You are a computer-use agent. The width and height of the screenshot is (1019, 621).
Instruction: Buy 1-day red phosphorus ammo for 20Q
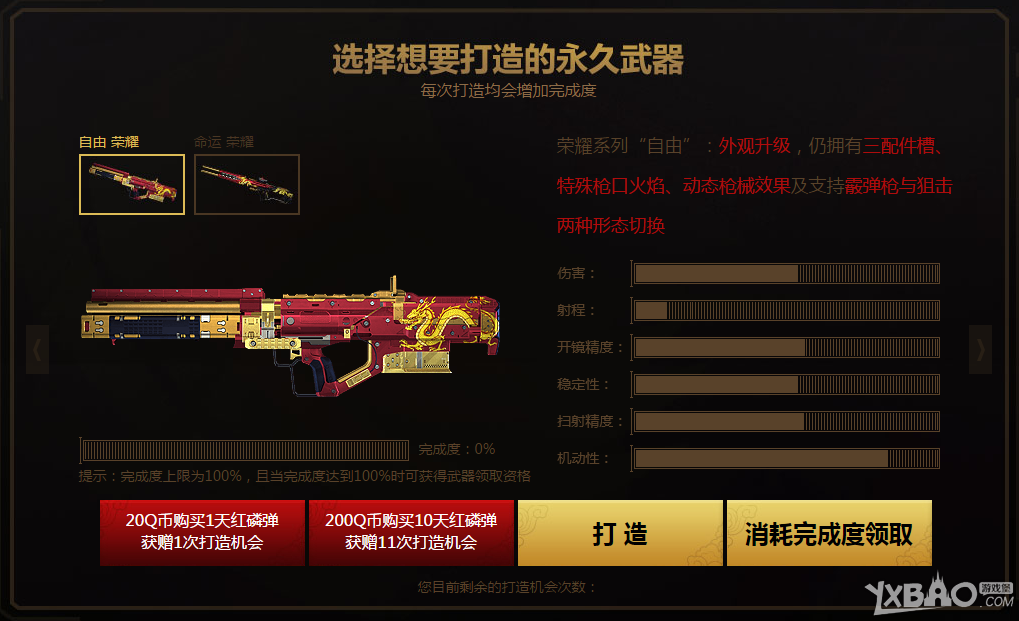202,532
